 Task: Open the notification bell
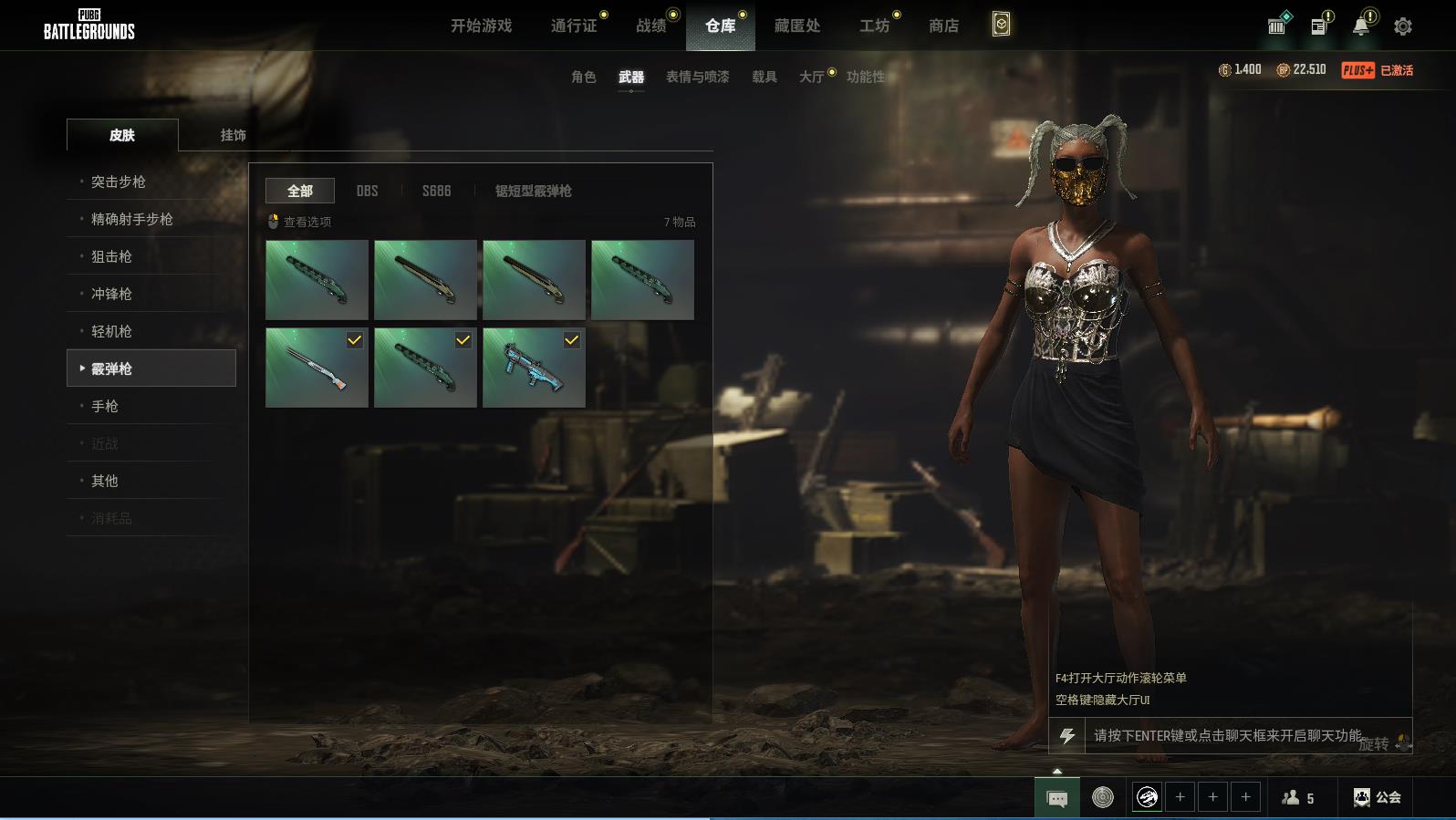point(1360,26)
